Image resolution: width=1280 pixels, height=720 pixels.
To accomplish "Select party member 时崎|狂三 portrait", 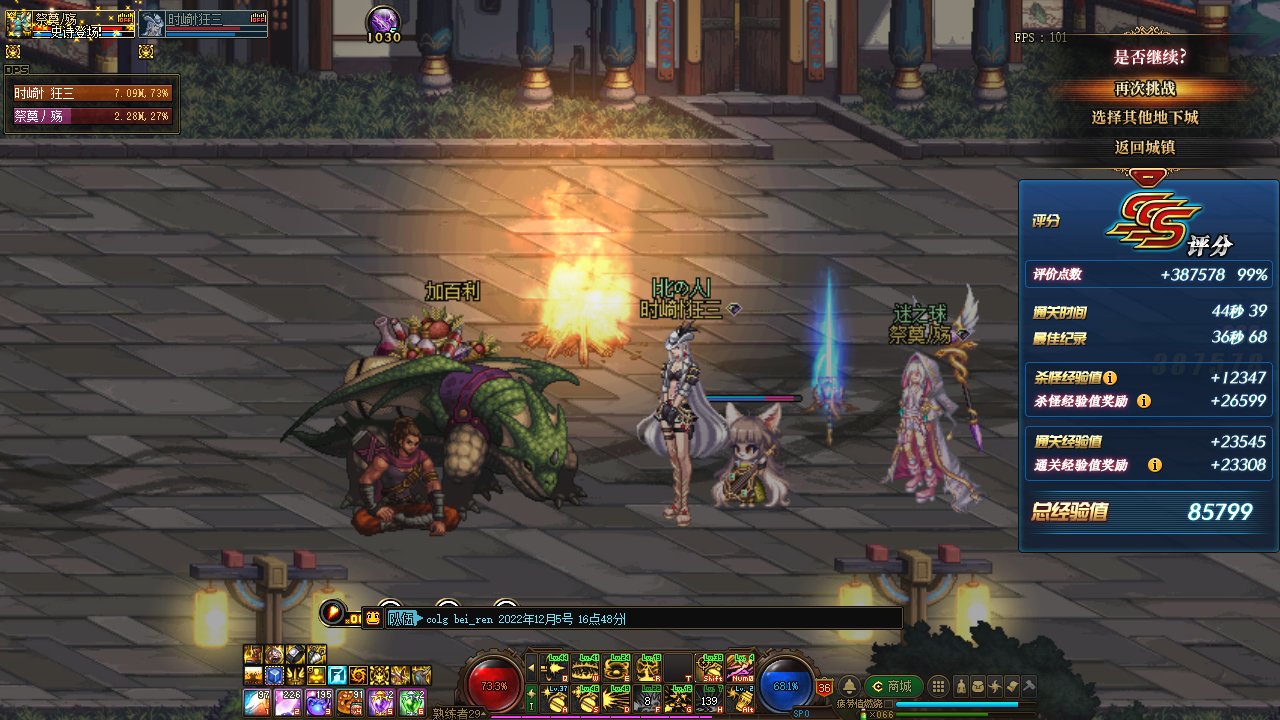I will click(152, 24).
